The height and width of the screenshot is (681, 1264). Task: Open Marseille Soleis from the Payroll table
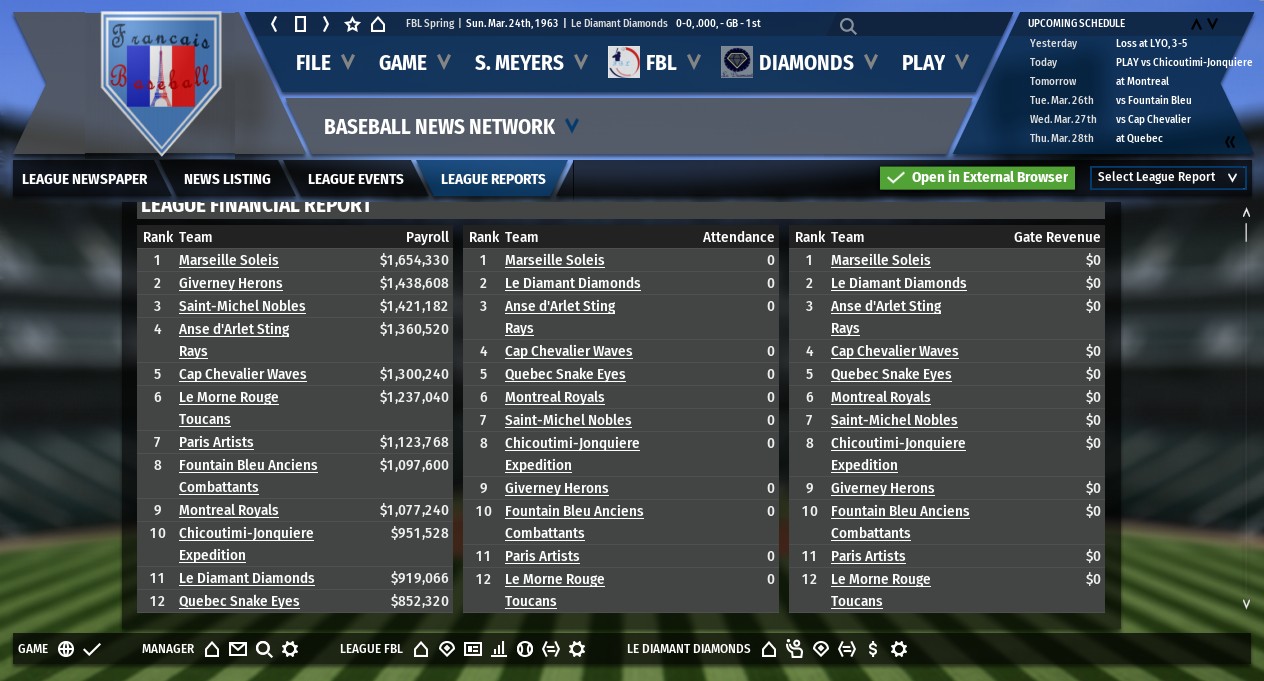(x=229, y=260)
